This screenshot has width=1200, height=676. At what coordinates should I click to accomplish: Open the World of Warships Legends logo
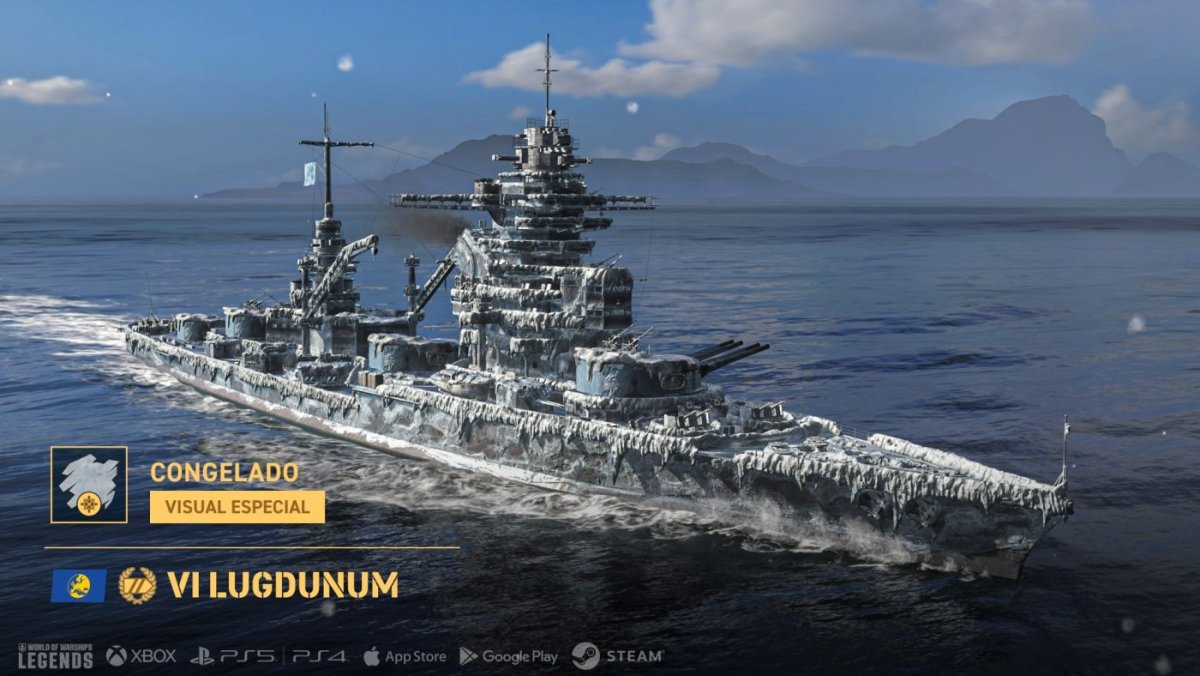click(55, 656)
